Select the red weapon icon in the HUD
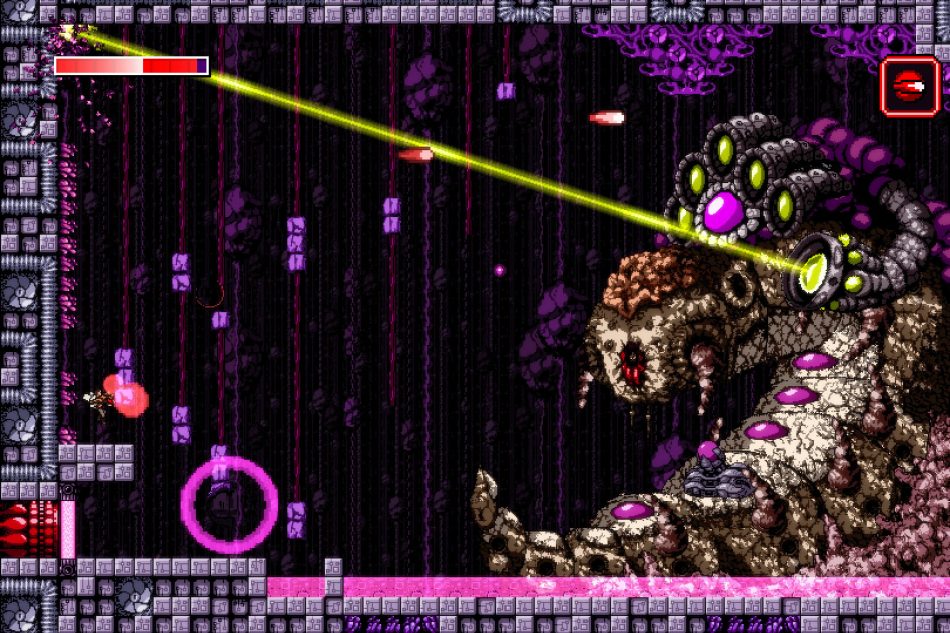Screen dimensions: 950x633 910,86
